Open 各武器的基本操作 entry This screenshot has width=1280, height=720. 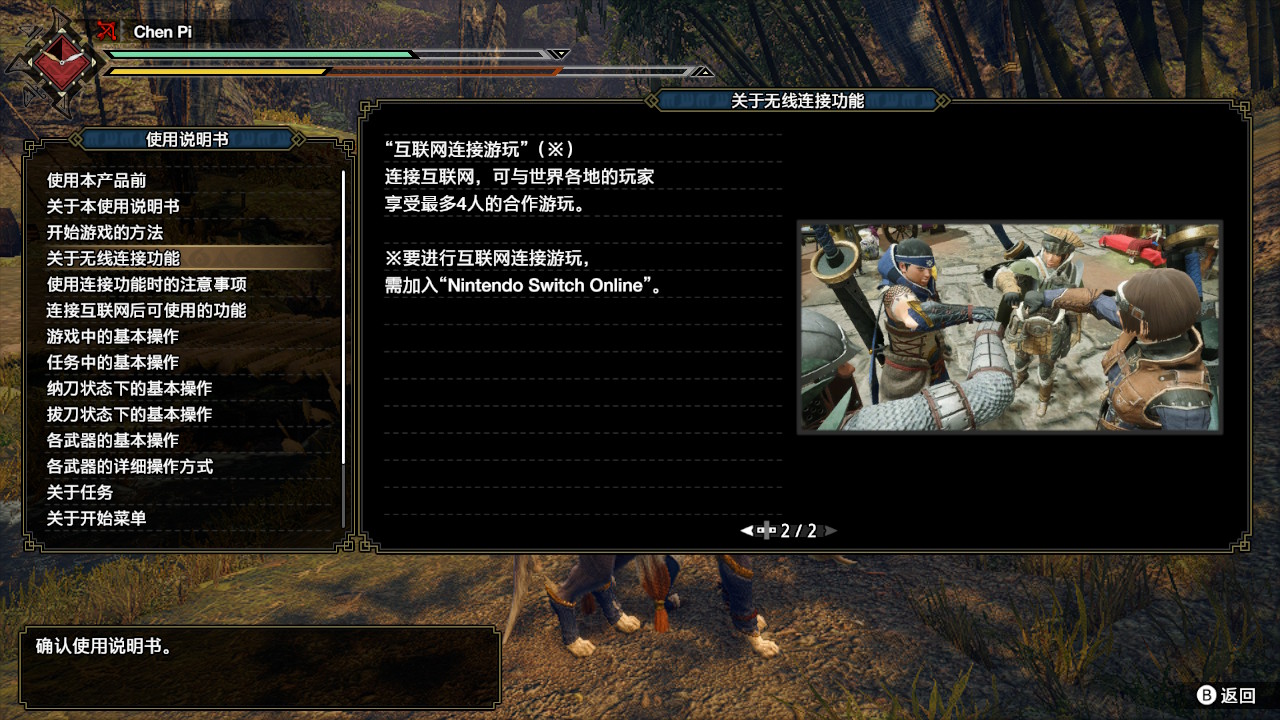pyautogui.click(x=113, y=440)
